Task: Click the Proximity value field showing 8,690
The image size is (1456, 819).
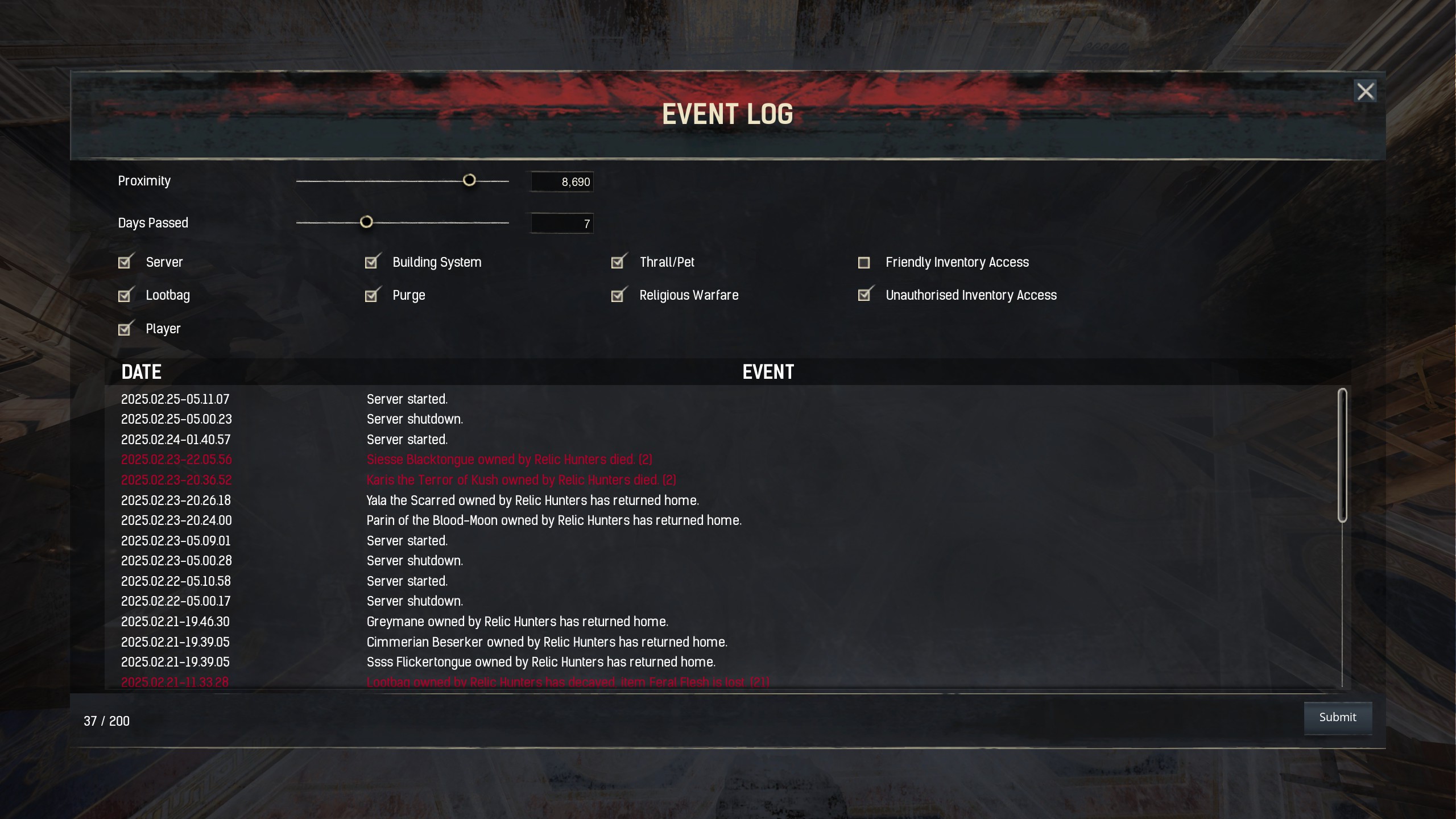Action: [562, 182]
